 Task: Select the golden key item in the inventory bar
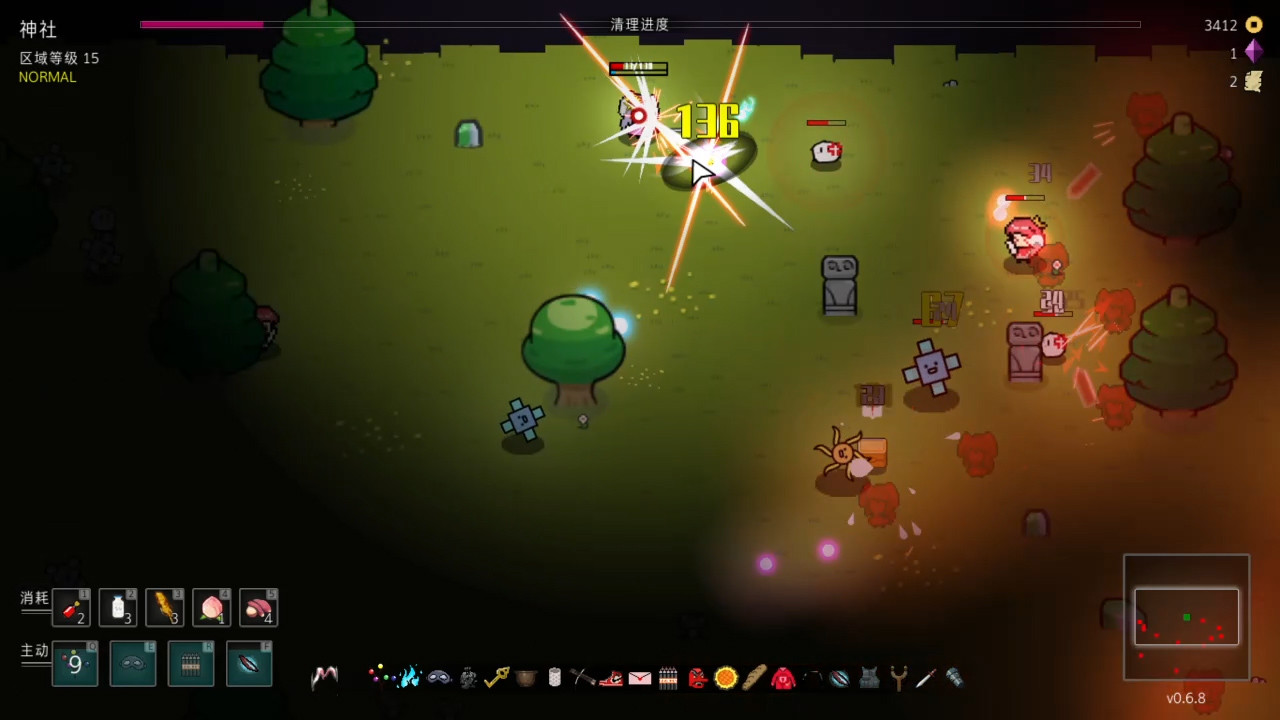(497, 678)
